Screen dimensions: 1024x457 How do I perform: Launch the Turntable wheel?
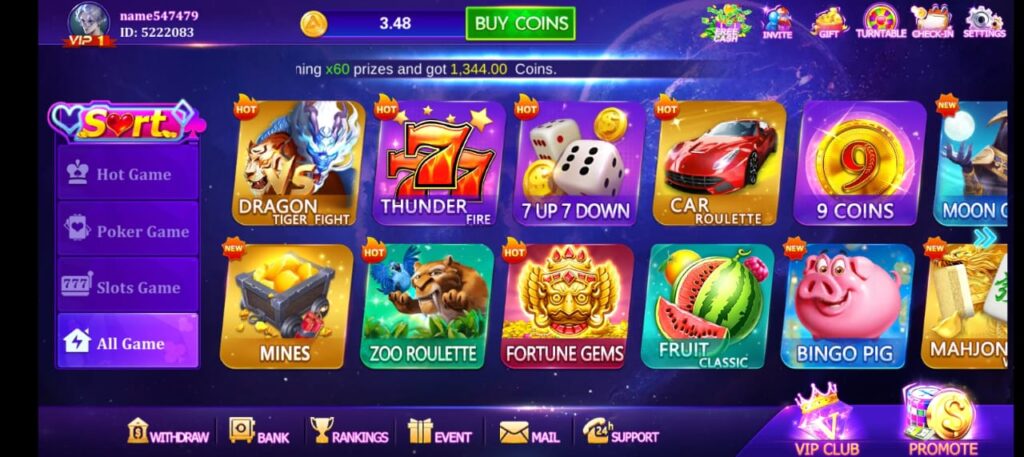pyautogui.click(x=880, y=21)
